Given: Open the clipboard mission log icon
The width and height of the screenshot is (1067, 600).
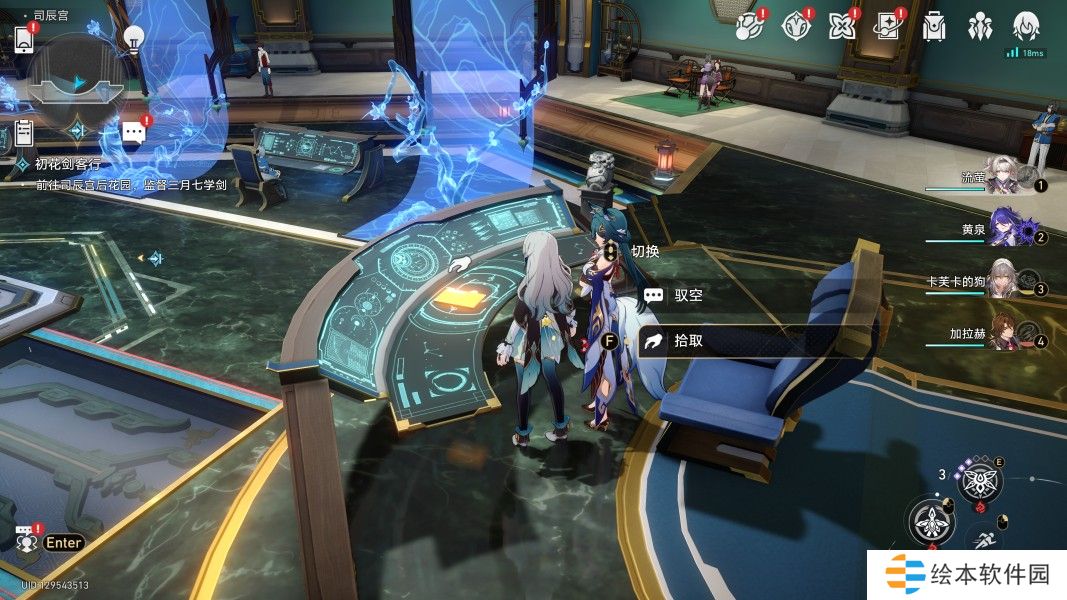Looking at the screenshot, I should pyautogui.click(x=25, y=132).
